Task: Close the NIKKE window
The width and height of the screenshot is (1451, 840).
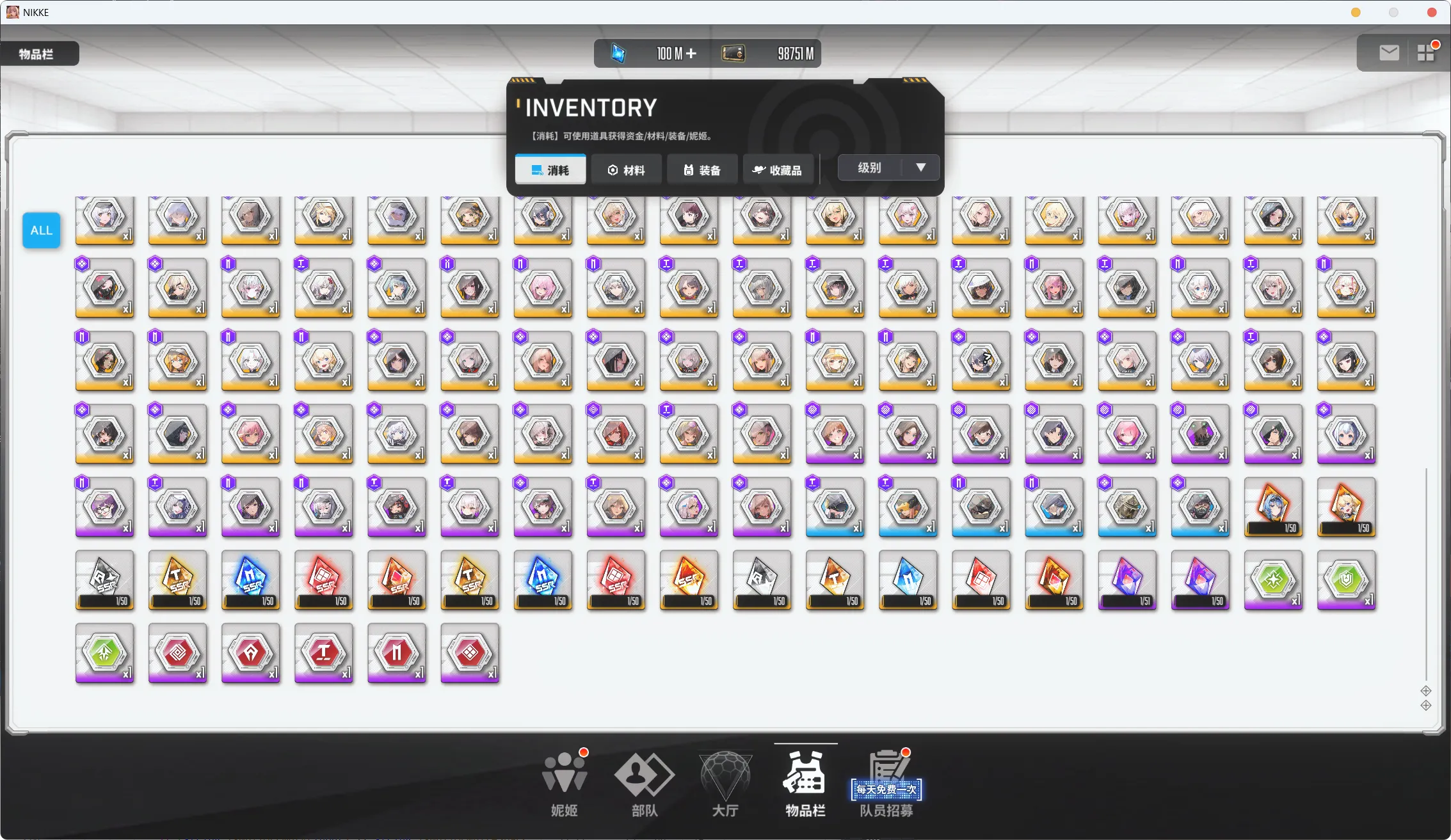Action: pos(1432,12)
